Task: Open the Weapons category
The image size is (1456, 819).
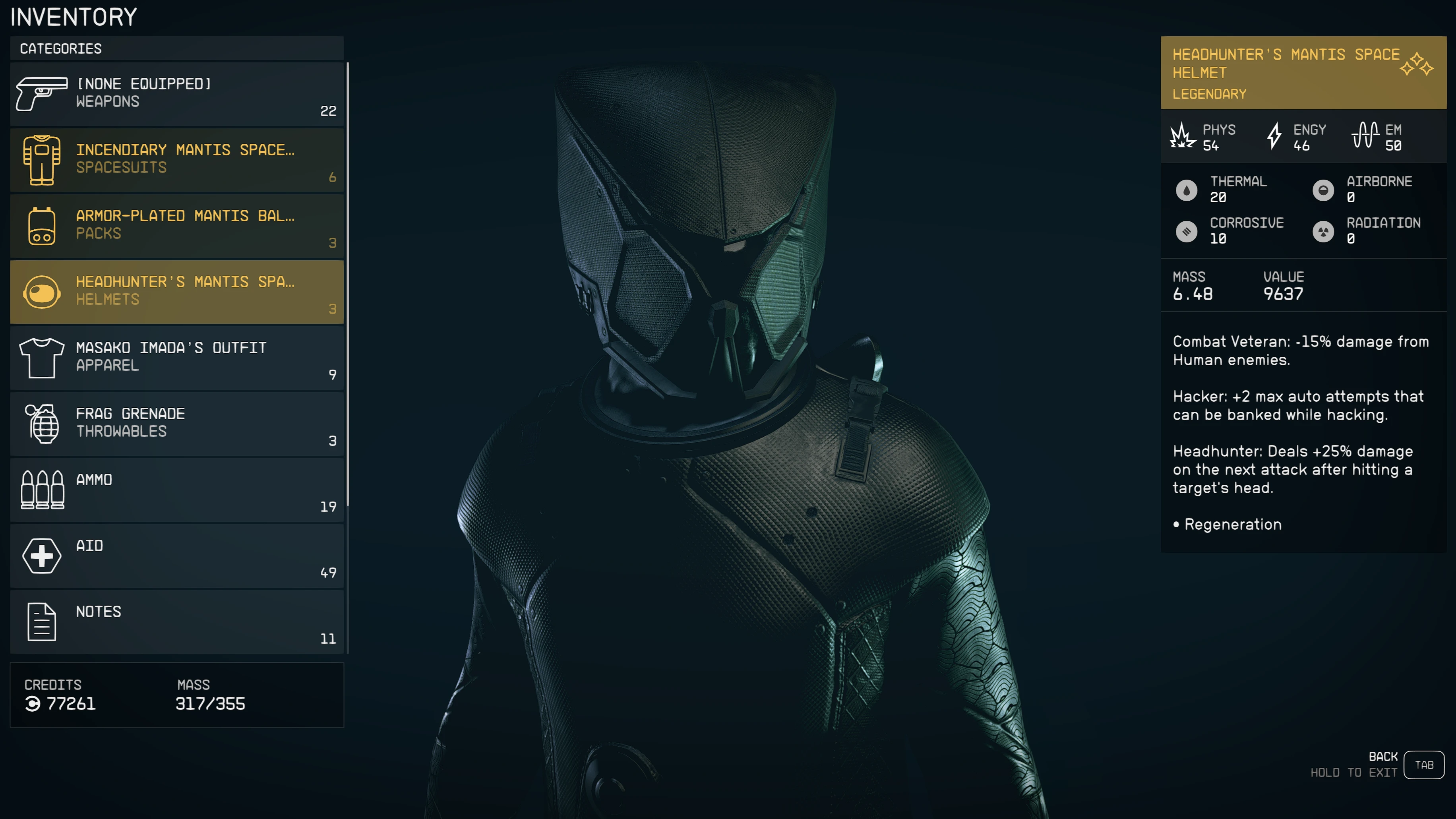Action: tap(176, 94)
